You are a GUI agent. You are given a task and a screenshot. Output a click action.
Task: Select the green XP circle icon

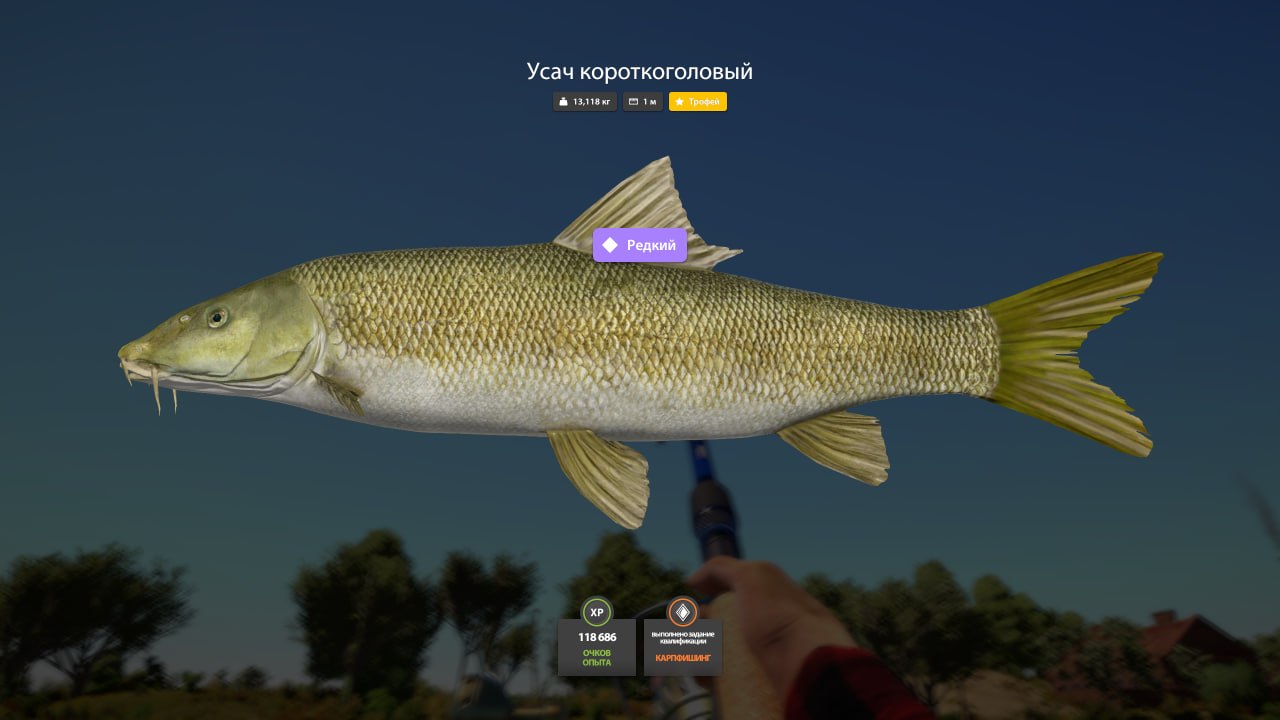point(597,613)
